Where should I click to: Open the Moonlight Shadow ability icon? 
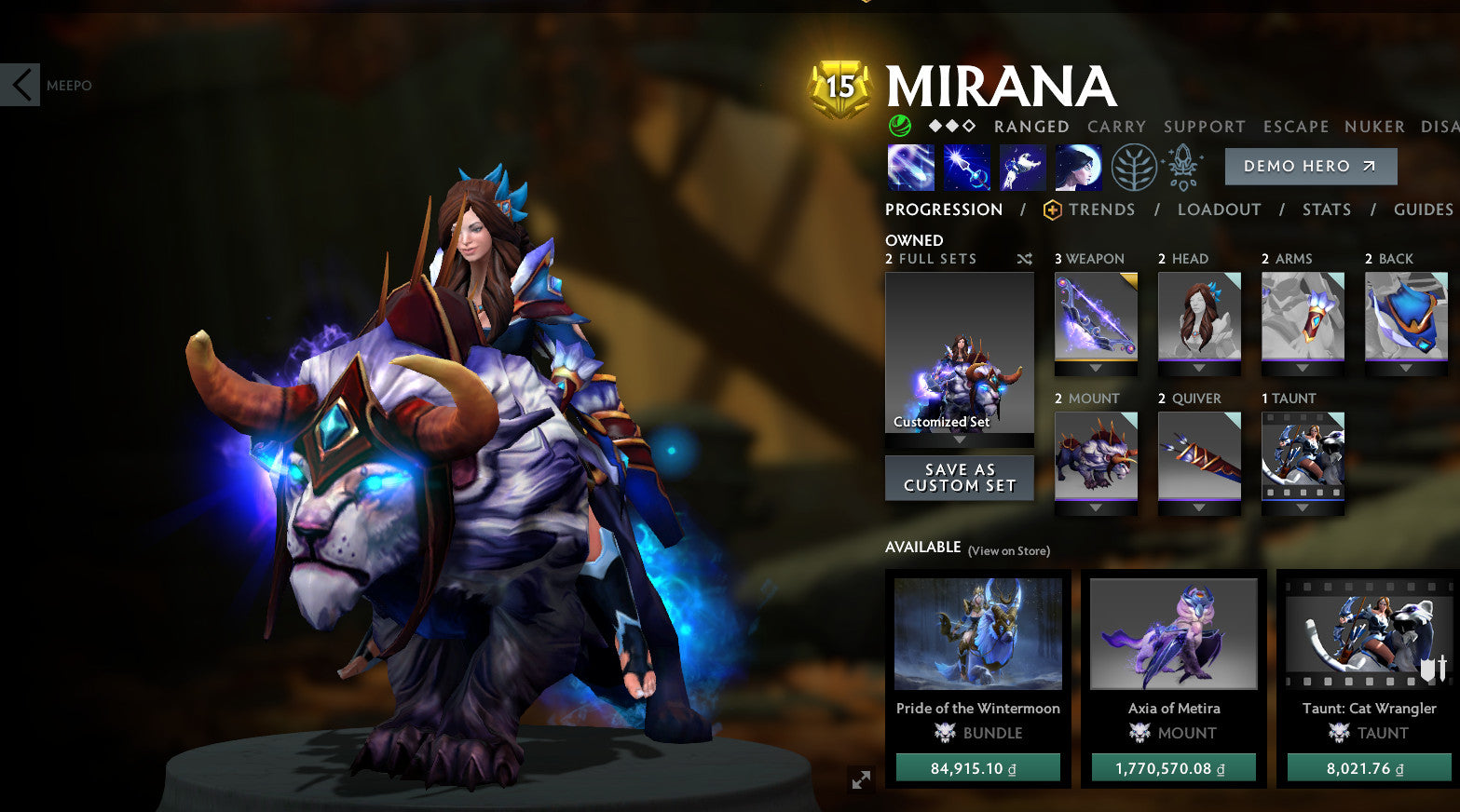(1077, 168)
